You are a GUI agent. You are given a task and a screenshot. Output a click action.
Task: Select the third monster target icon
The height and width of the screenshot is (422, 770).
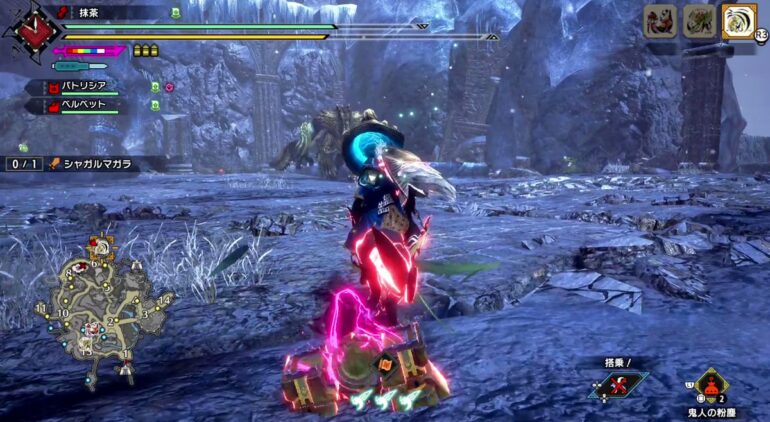tap(737, 22)
